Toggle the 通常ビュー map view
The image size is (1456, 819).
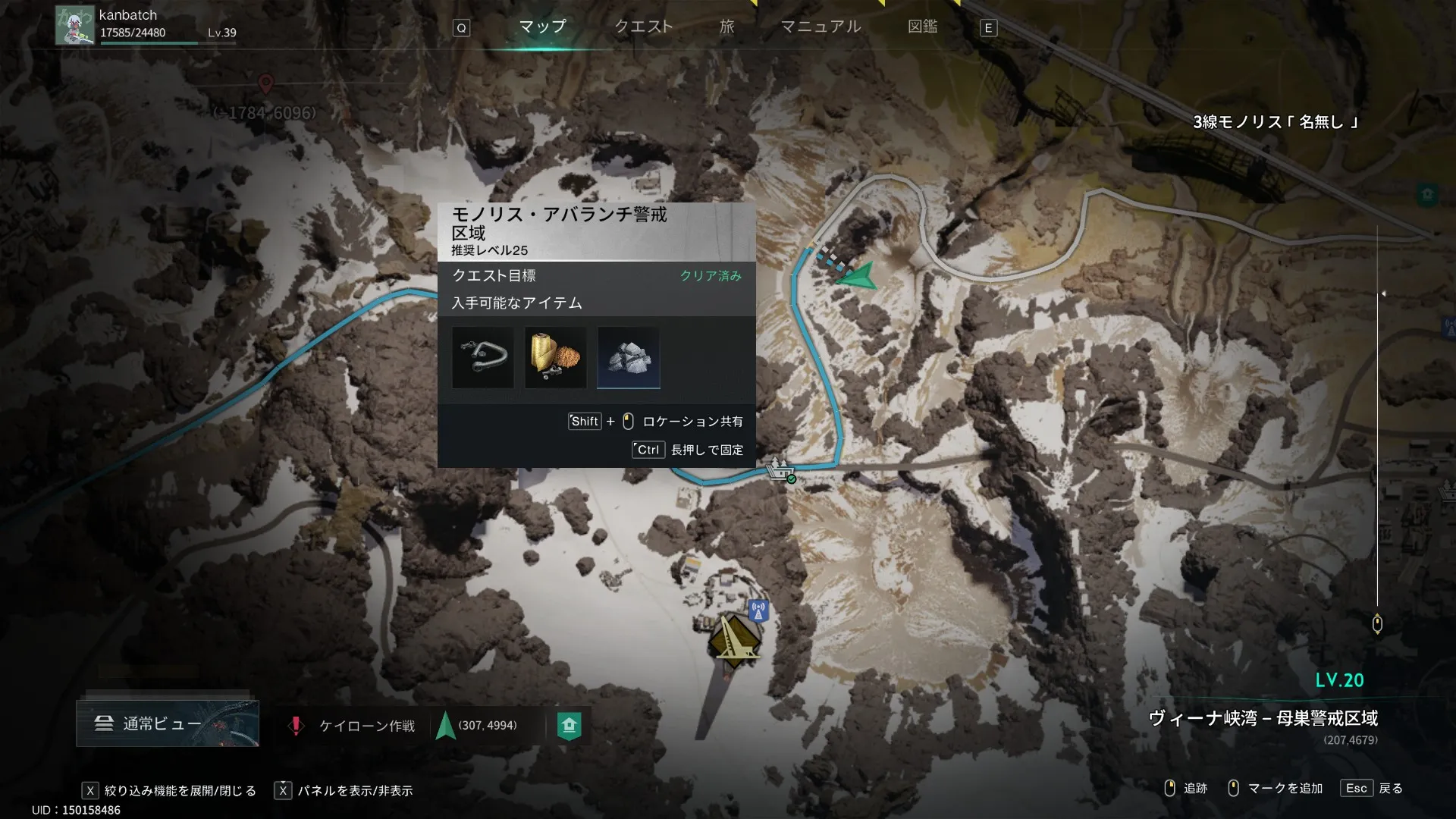point(168,723)
